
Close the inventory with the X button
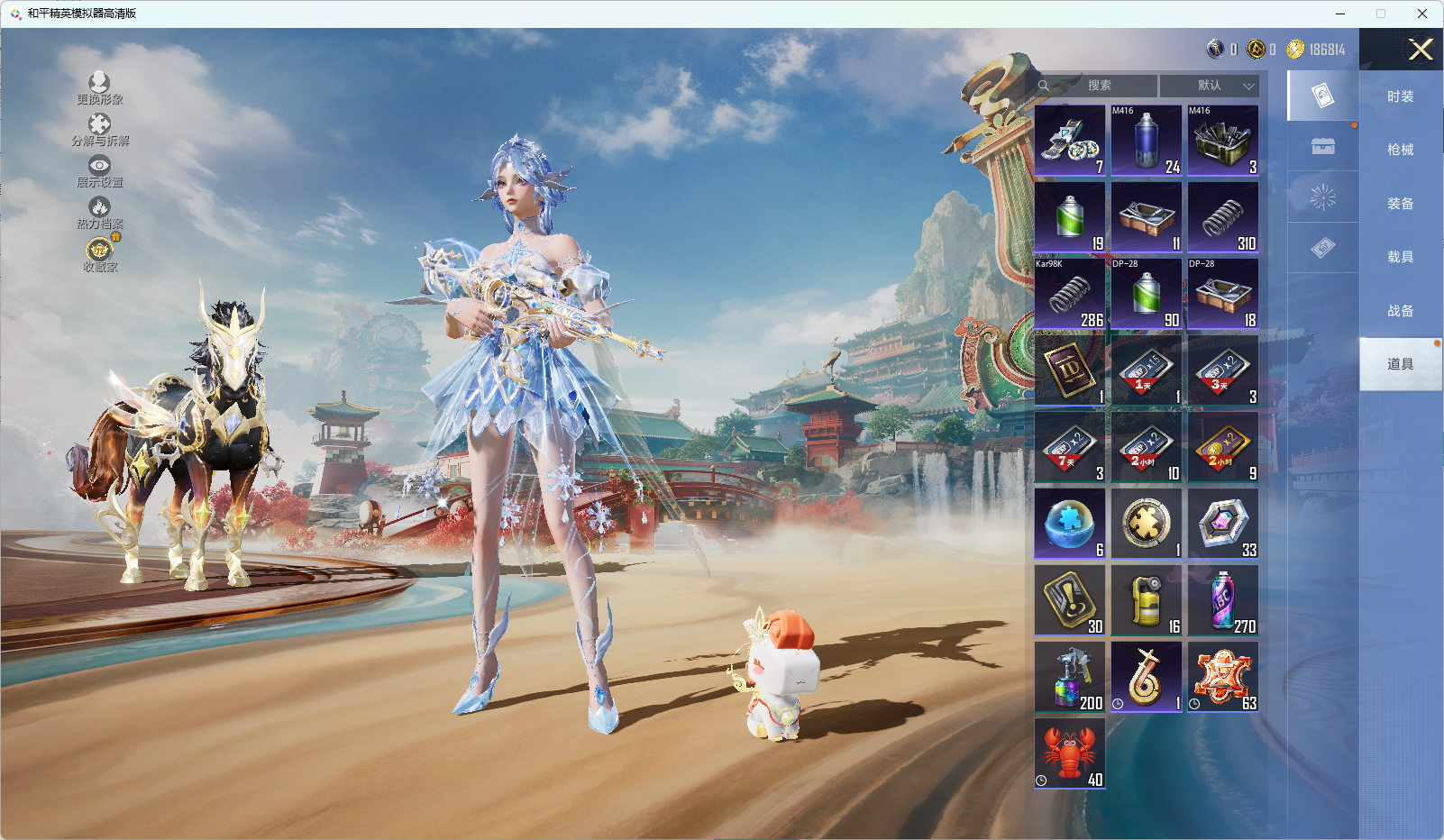point(1421,50)
